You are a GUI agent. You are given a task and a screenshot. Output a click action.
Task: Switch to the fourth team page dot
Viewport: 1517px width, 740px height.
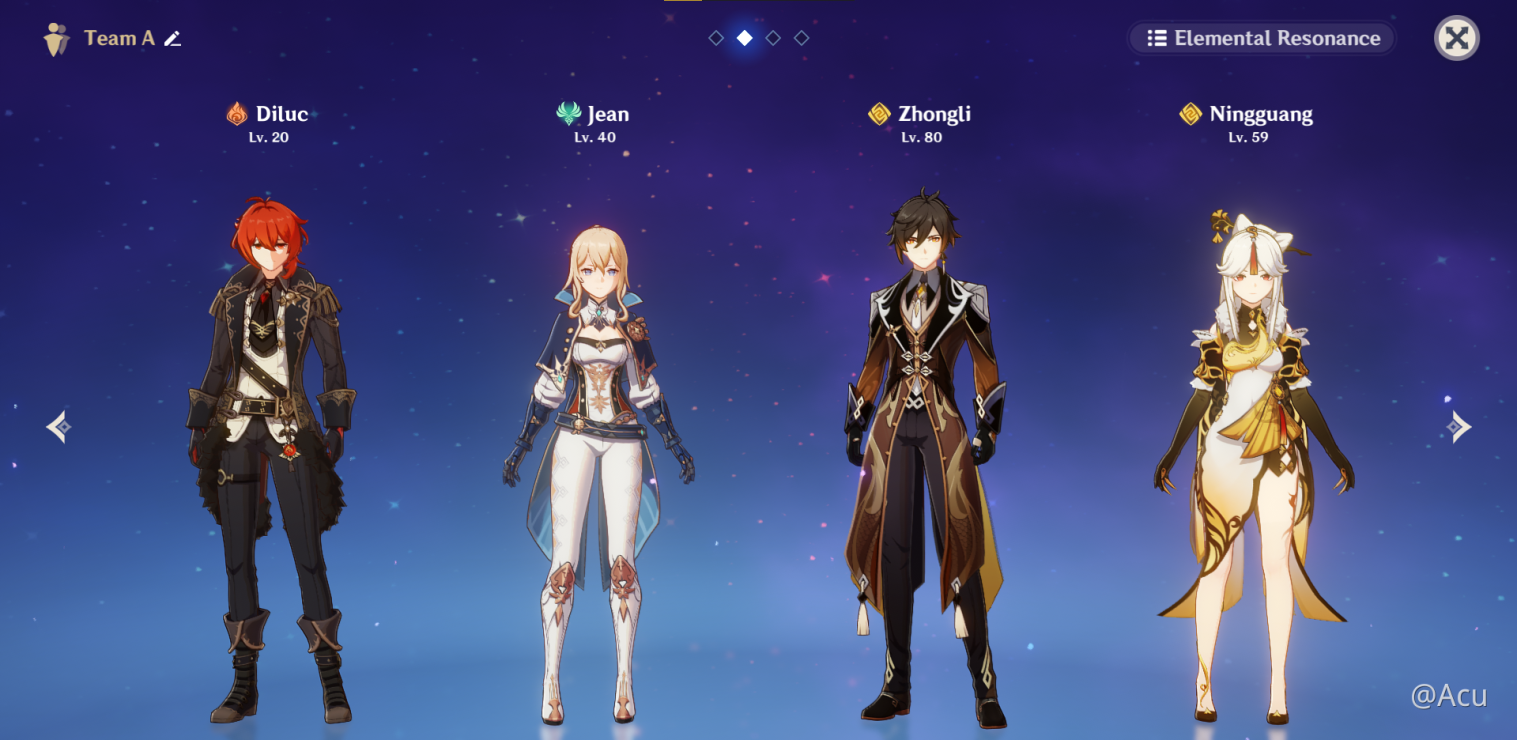tap(801, 38)
